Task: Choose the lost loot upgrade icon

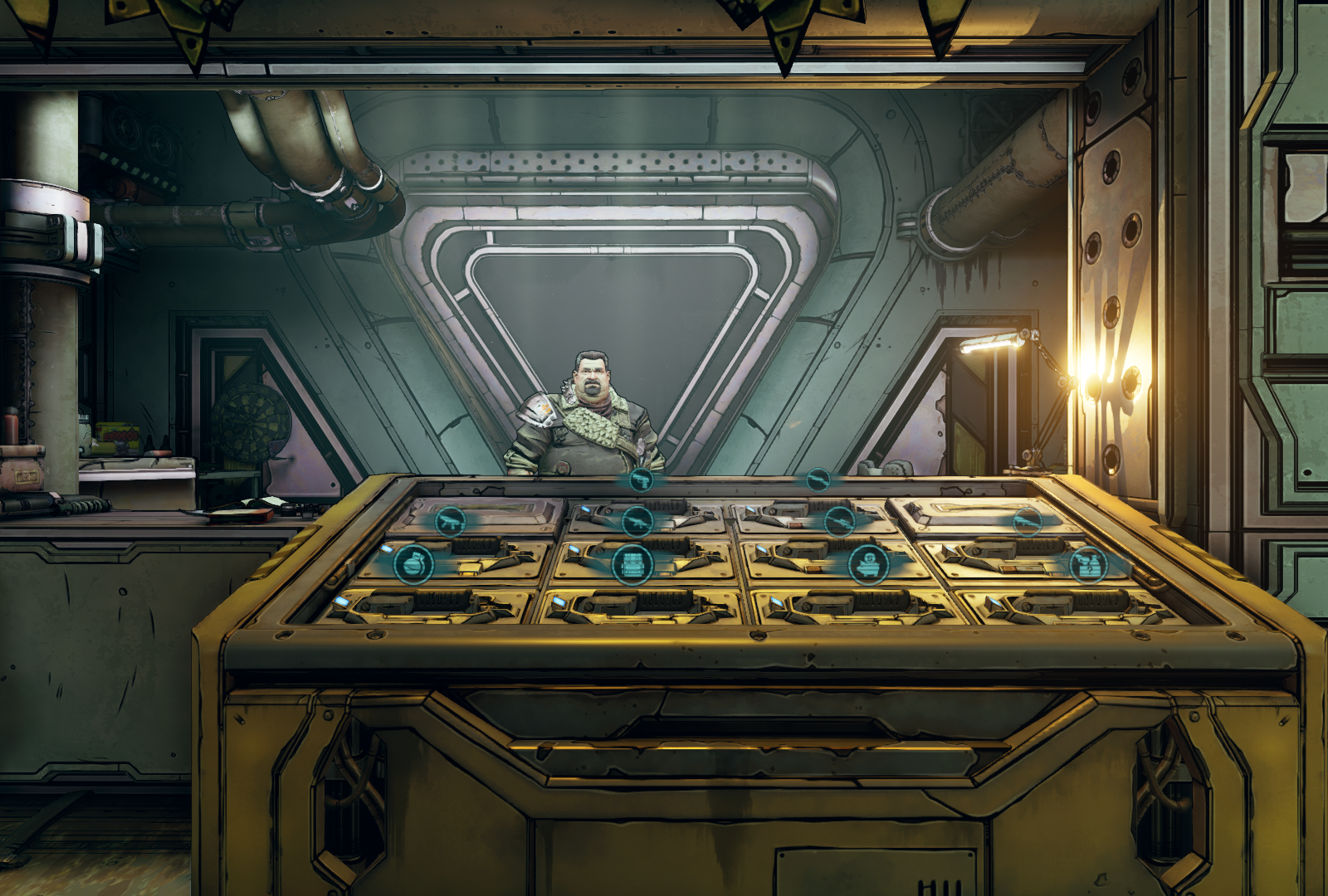Action: click(x=1088, y=564)
